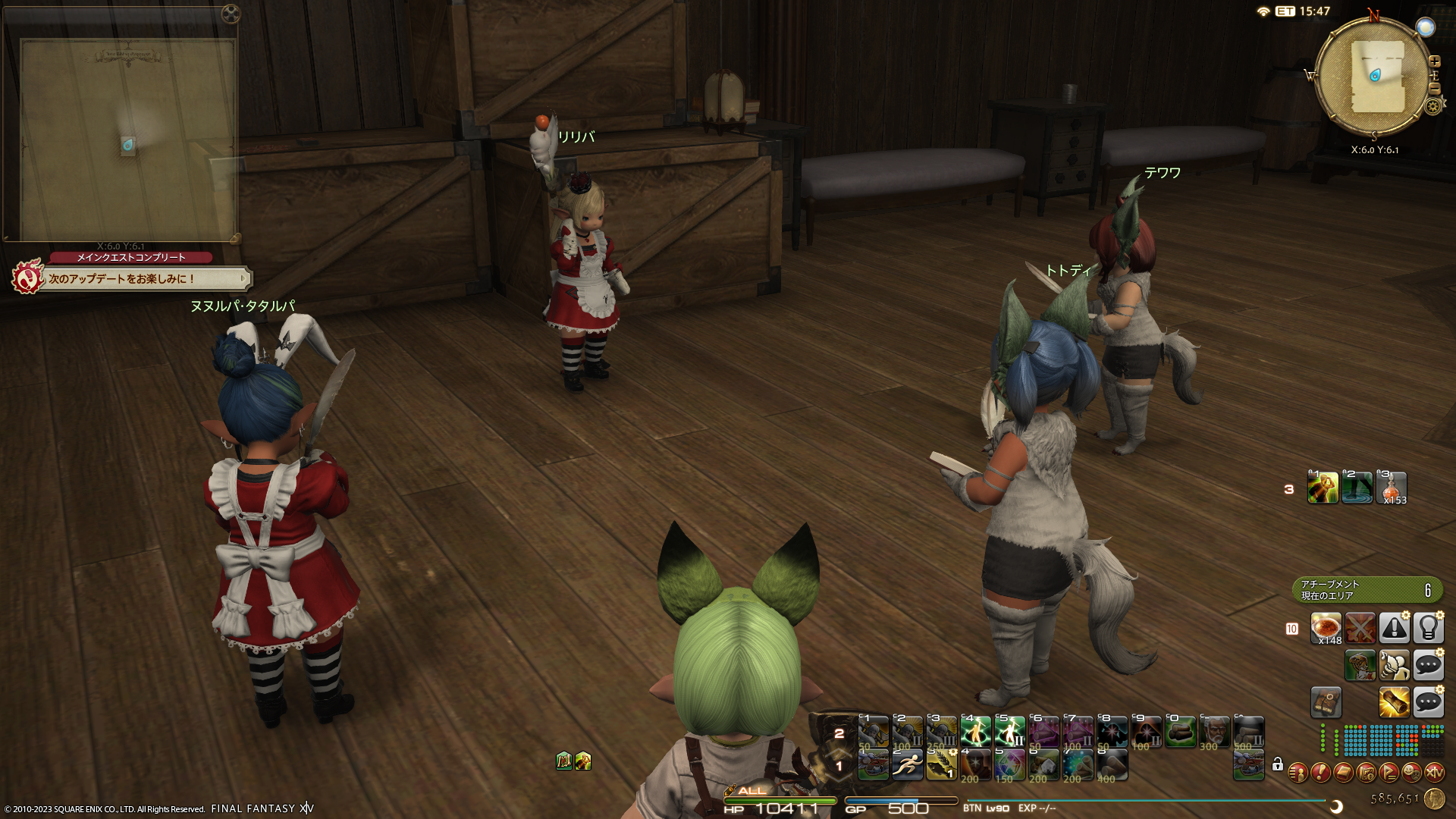
Task: Open minimap settings gear
Action: point(1432,106)
